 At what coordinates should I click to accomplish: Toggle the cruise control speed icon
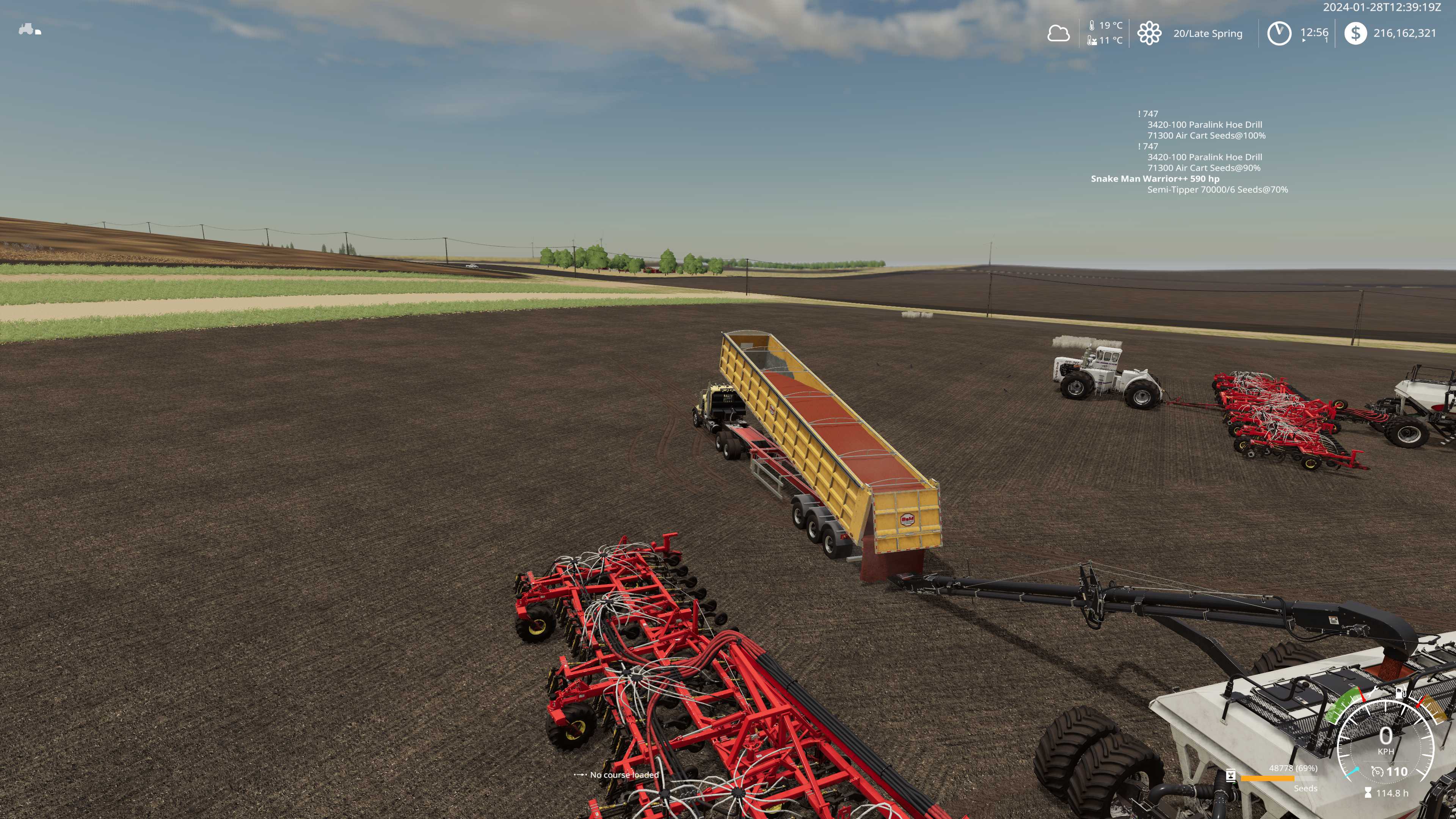(1378, 772)
